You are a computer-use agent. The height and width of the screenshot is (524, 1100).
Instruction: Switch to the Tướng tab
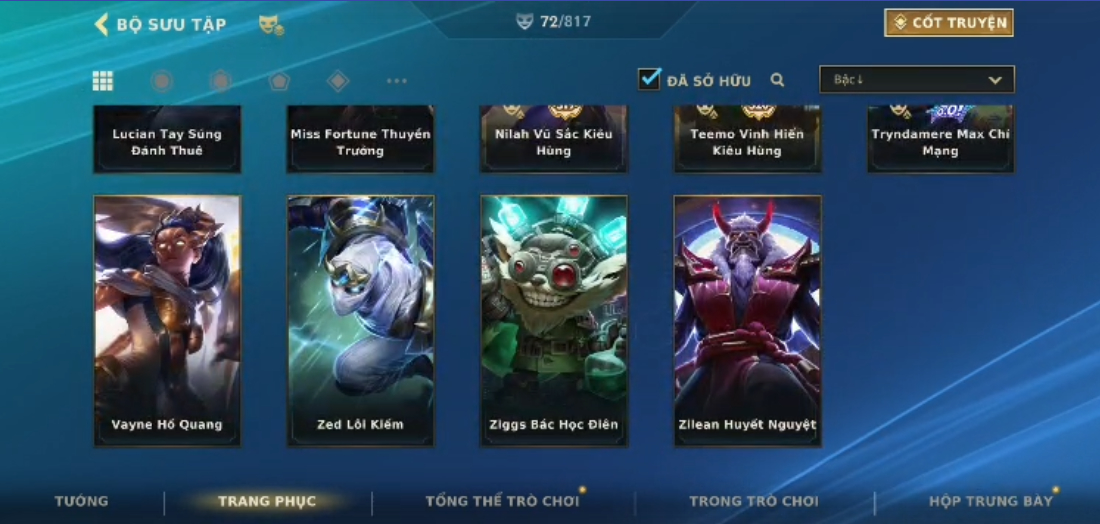click(x=82, y=501)
